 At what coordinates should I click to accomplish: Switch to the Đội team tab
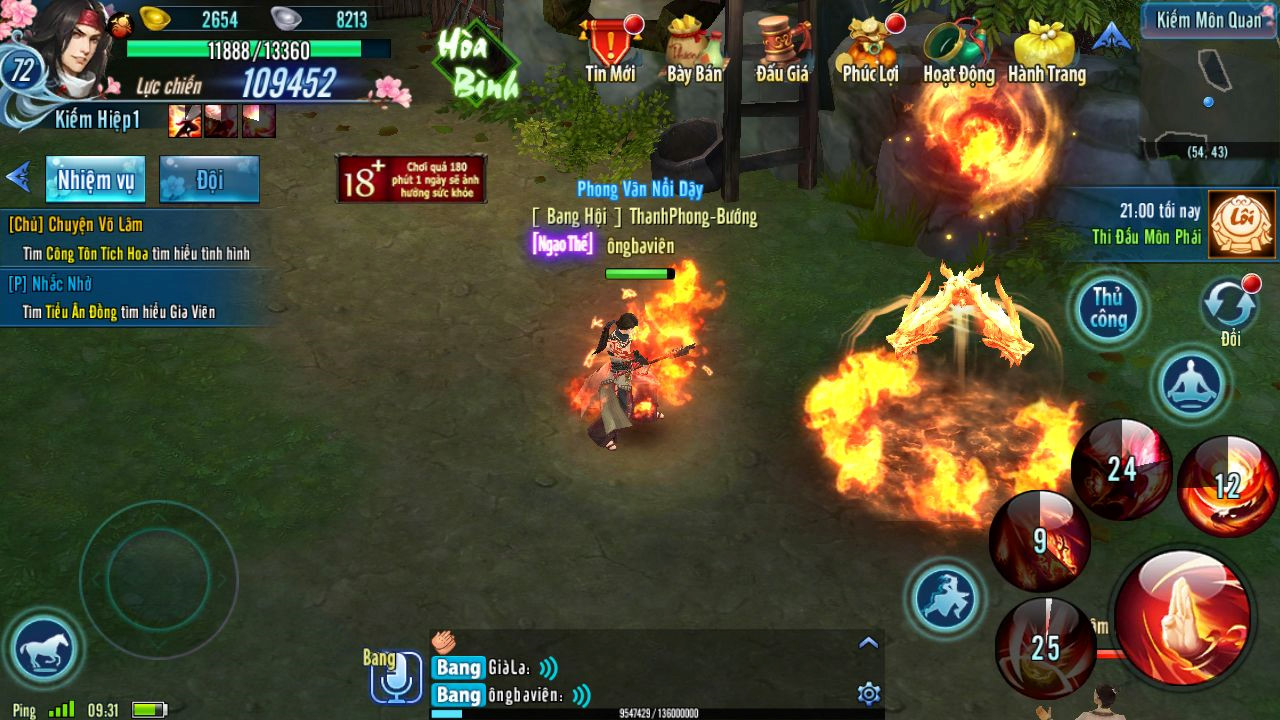209,180
